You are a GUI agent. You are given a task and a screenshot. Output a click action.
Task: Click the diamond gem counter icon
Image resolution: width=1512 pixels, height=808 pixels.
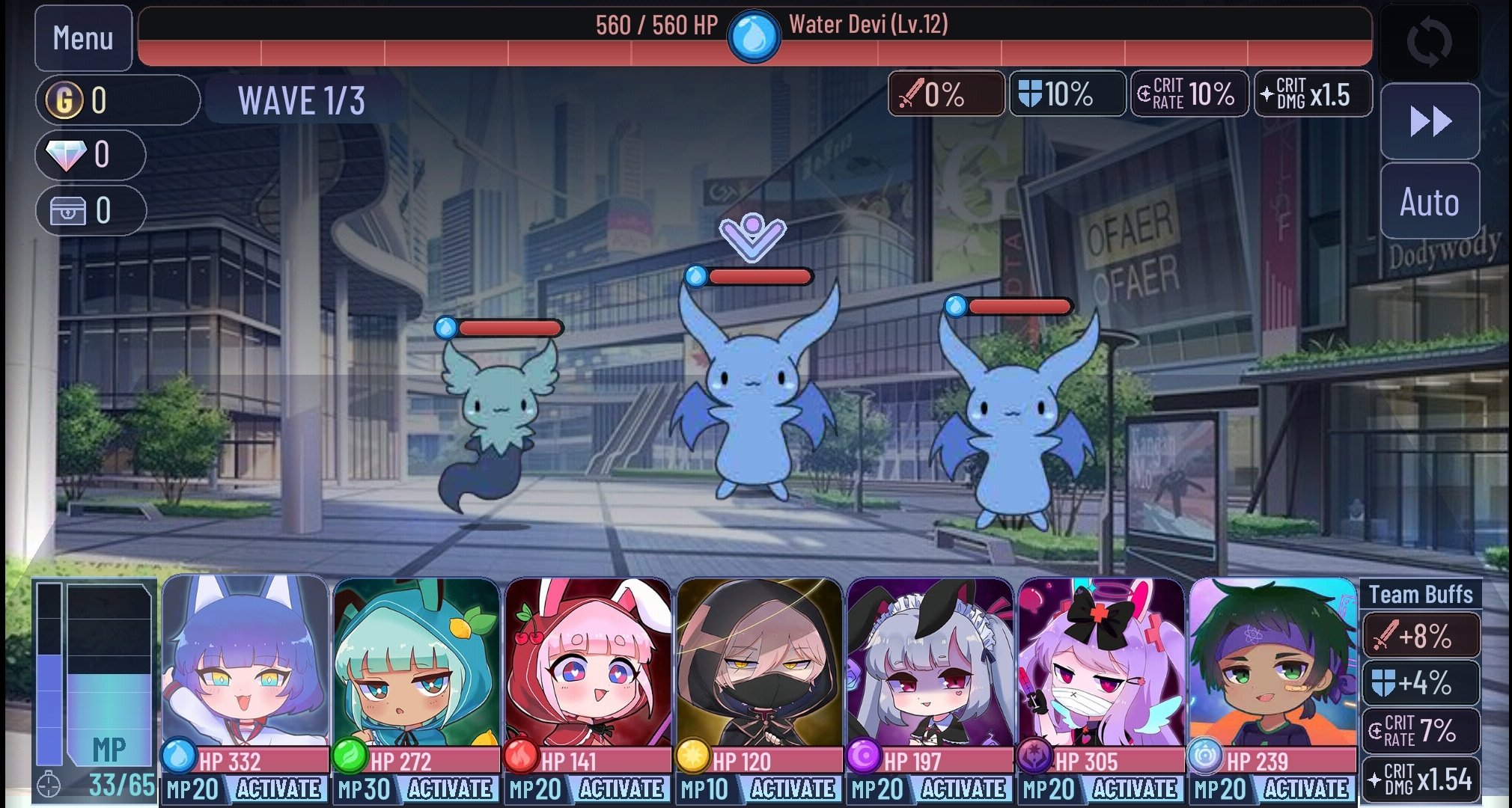pyautogui.click(x=65, y=156)
